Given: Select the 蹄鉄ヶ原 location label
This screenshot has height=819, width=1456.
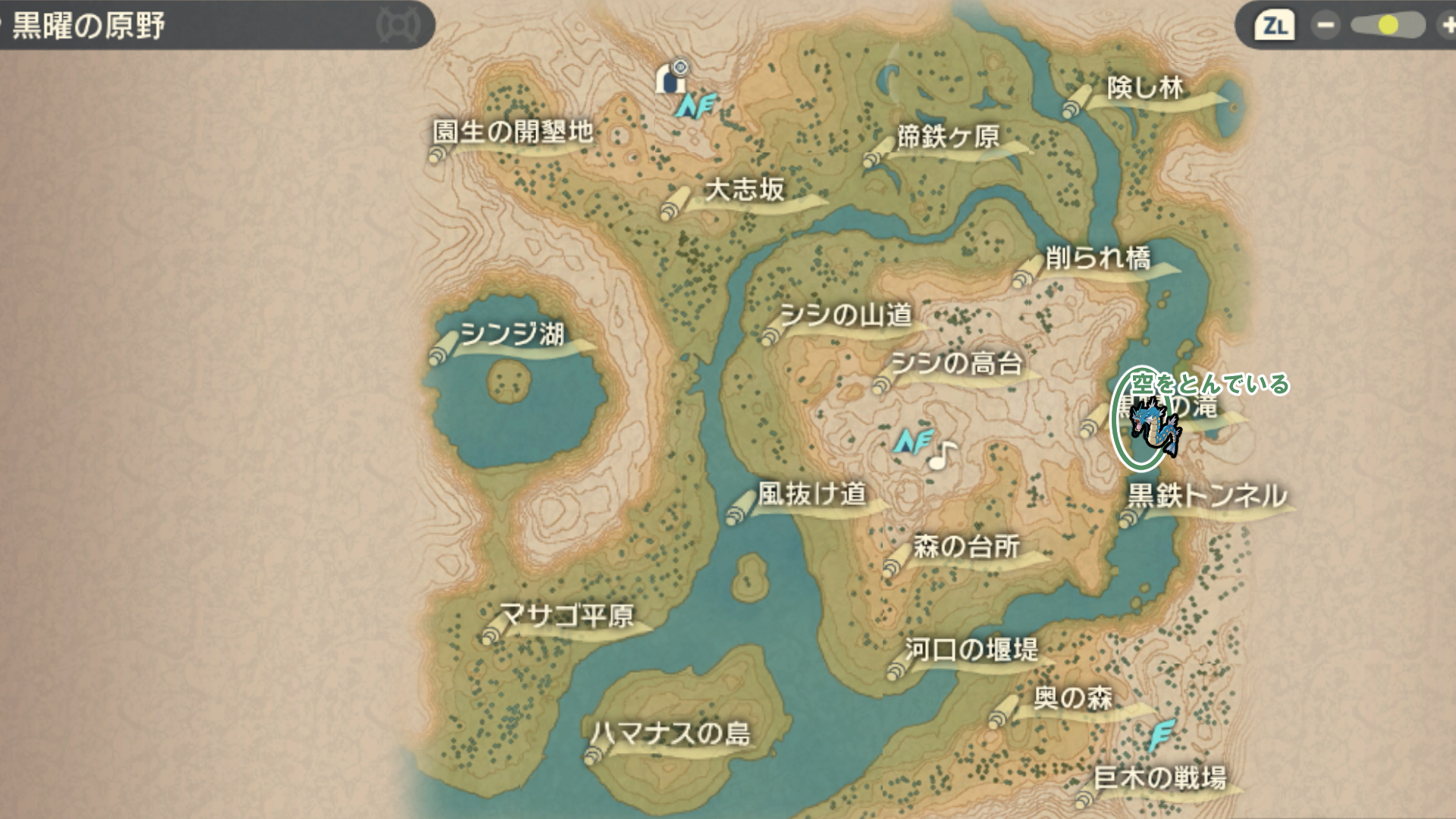Looking at the screenshot, I should point(948,137).
